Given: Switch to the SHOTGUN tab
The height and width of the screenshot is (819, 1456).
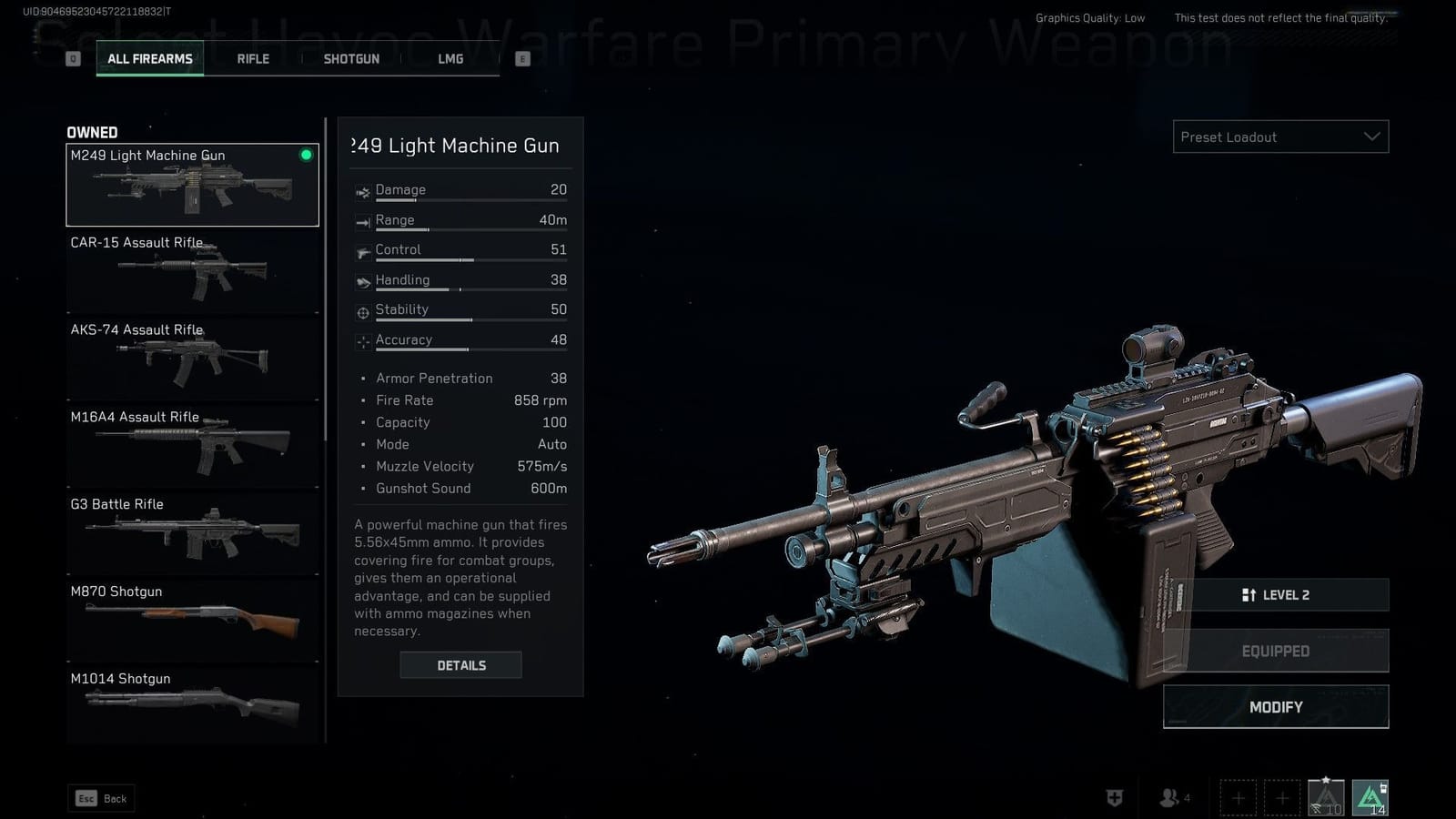Looking at the screenshot, I should (x=350, y=58).
